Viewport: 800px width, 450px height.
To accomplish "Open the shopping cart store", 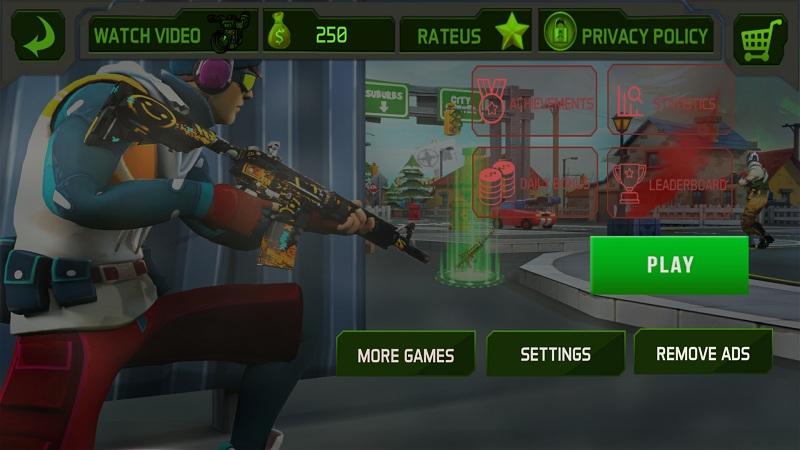I will [x=760, y=38].
